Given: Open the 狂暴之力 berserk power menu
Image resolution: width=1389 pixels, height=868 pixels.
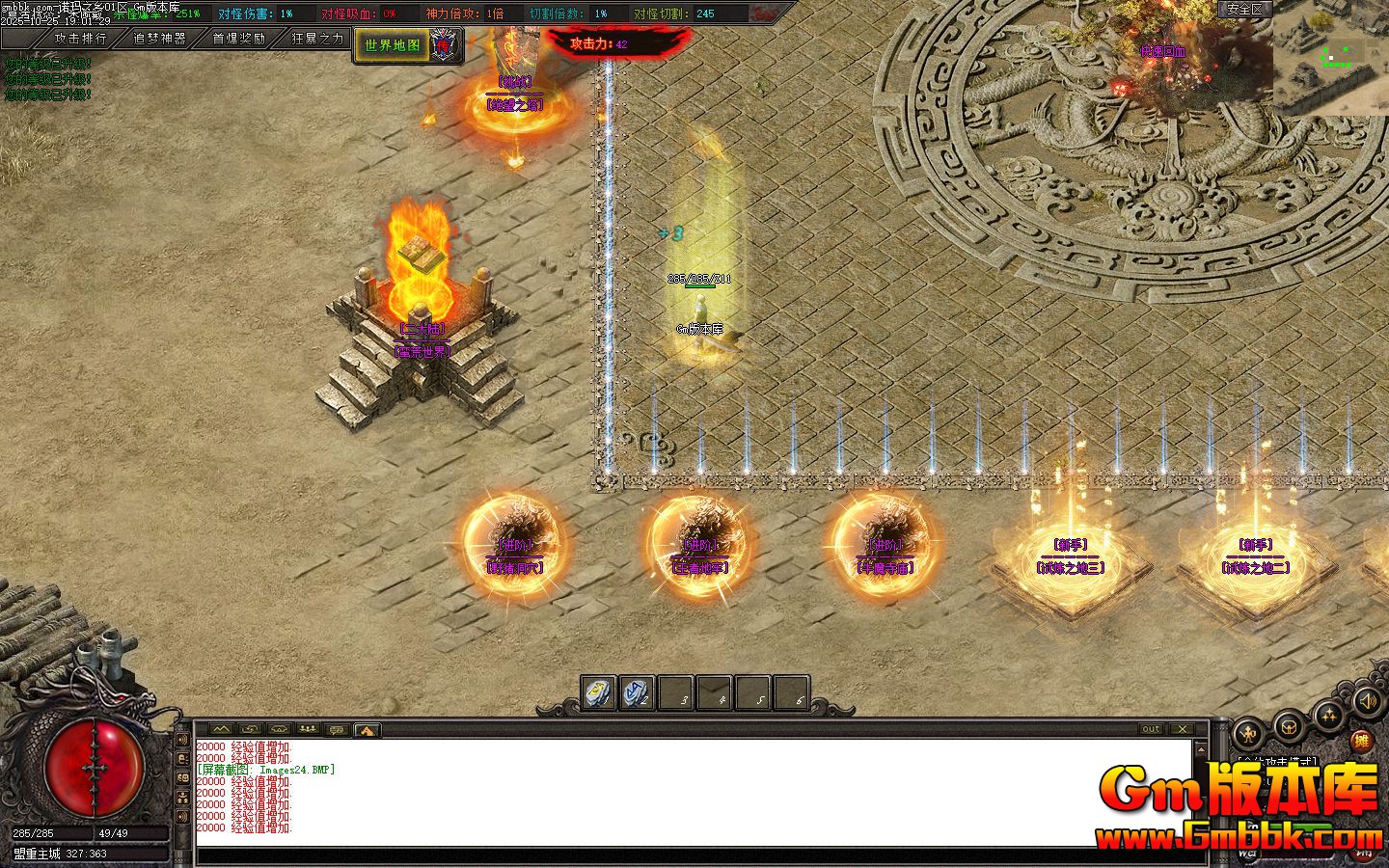Looking at the screenshot, I should [317, 39].
